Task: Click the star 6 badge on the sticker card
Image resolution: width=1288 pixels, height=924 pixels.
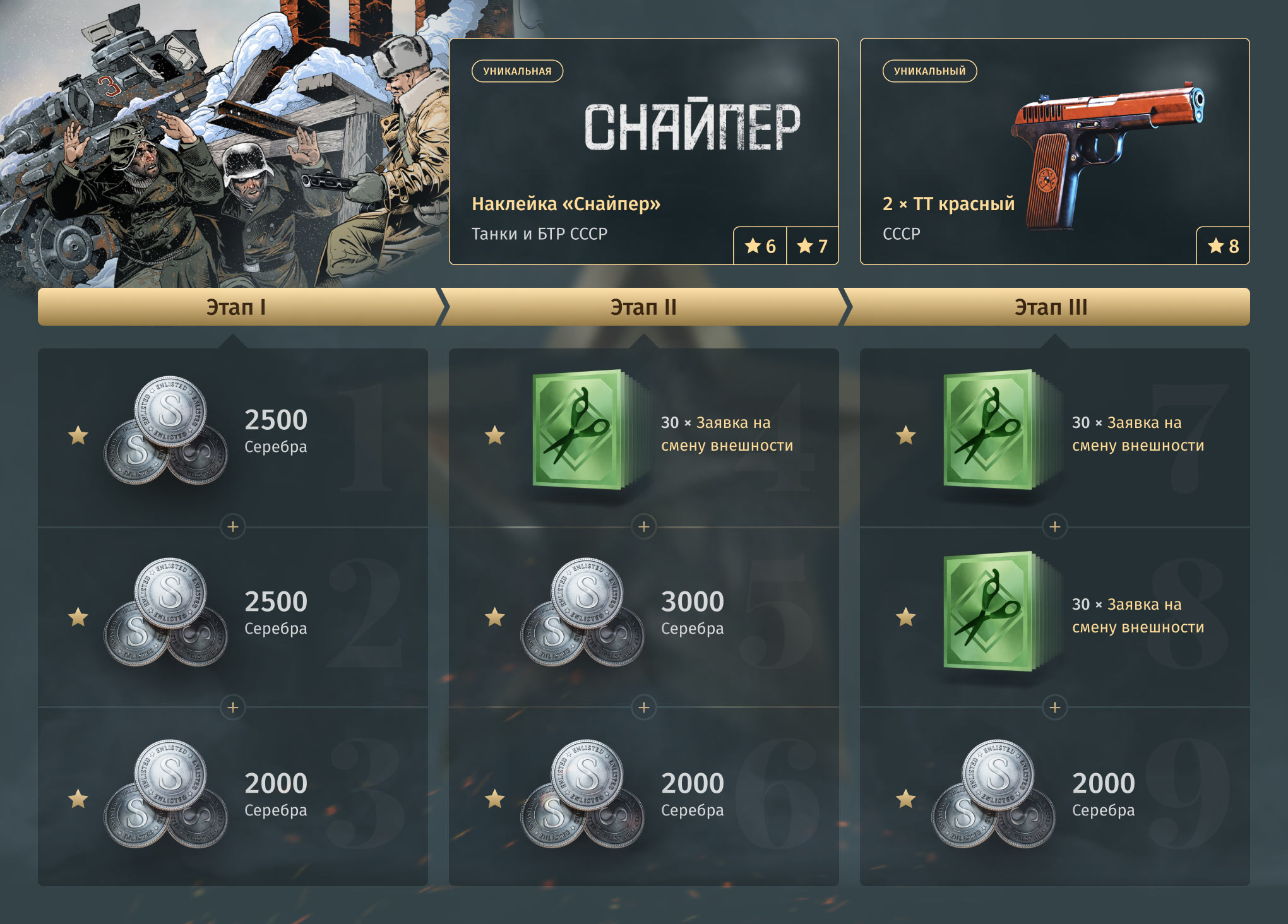Action: click(x=760, y=246)
